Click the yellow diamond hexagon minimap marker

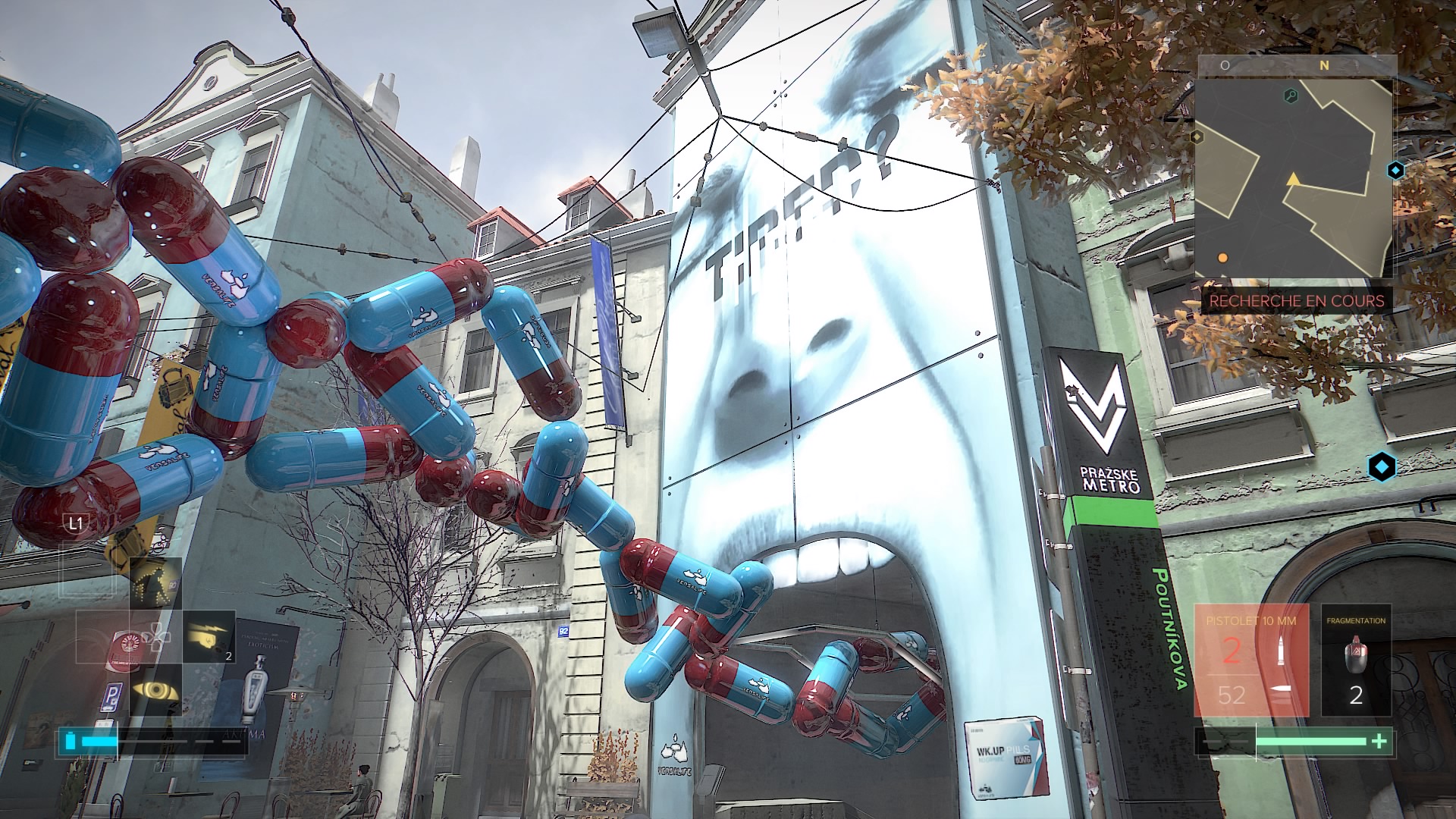(x=1197, y=136)
